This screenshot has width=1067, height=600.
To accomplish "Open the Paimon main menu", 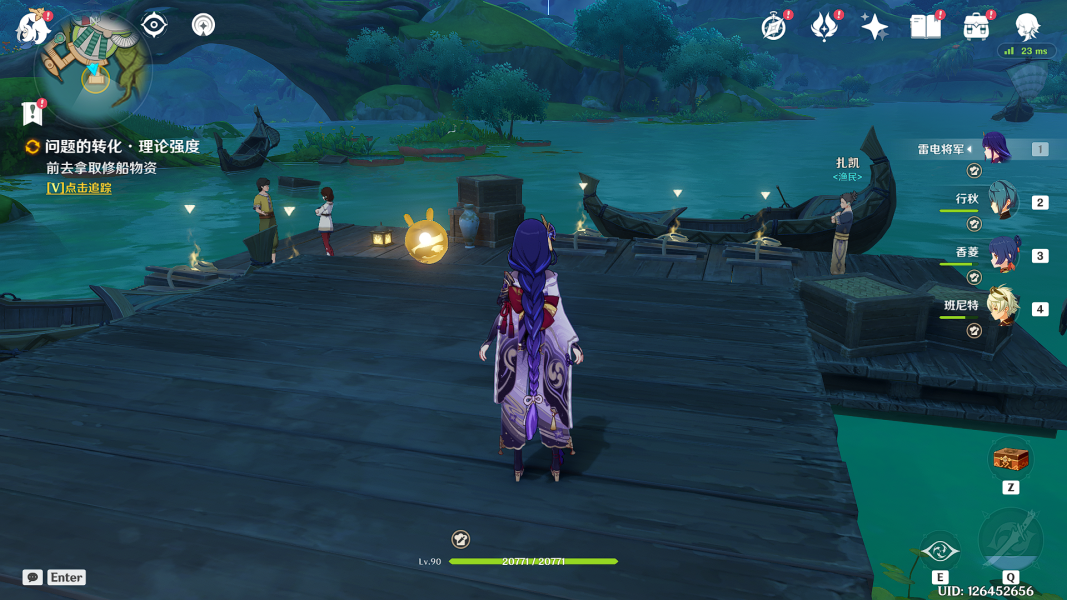I will coord(33,28).
